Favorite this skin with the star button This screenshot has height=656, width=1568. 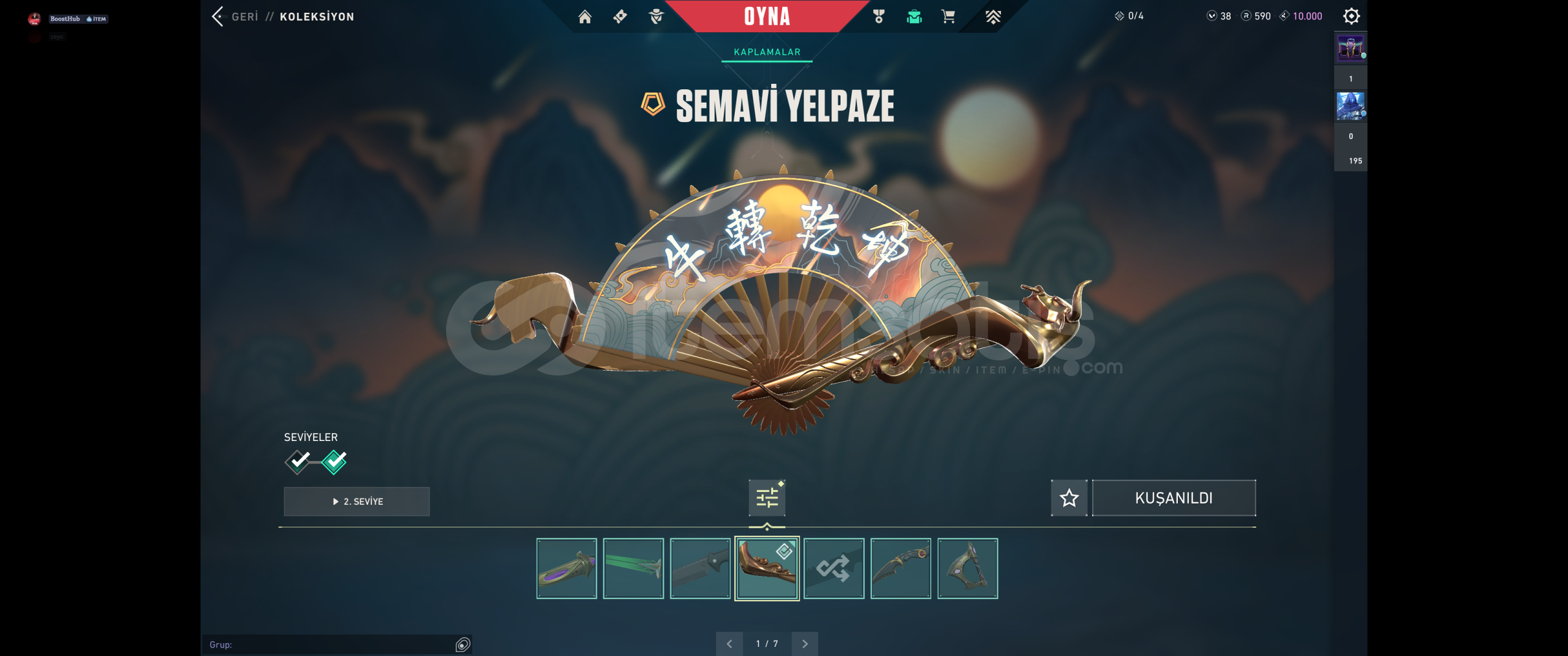(x=1069, y=498)
